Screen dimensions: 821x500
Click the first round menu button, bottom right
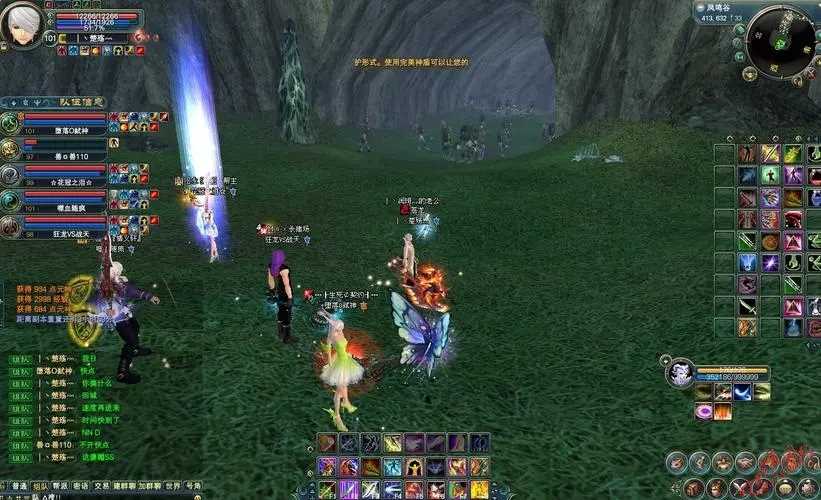[676, 463]
